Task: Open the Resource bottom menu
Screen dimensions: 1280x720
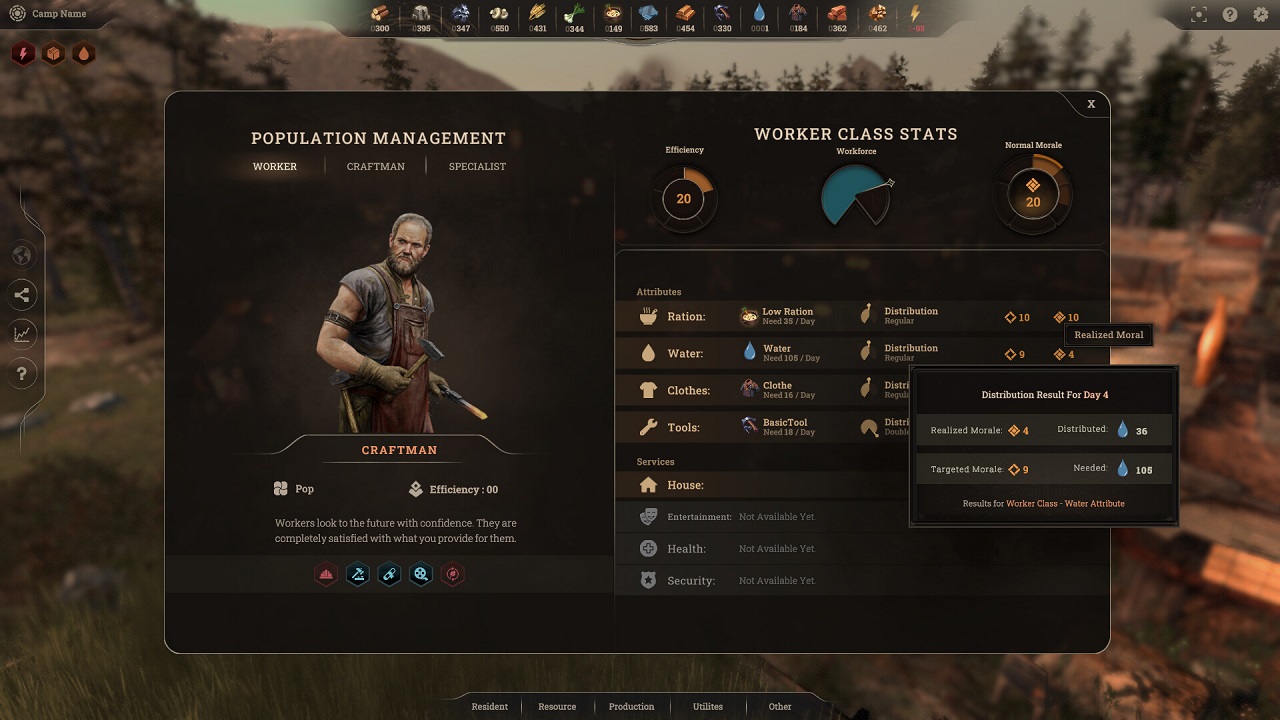Action: point(557,706)
